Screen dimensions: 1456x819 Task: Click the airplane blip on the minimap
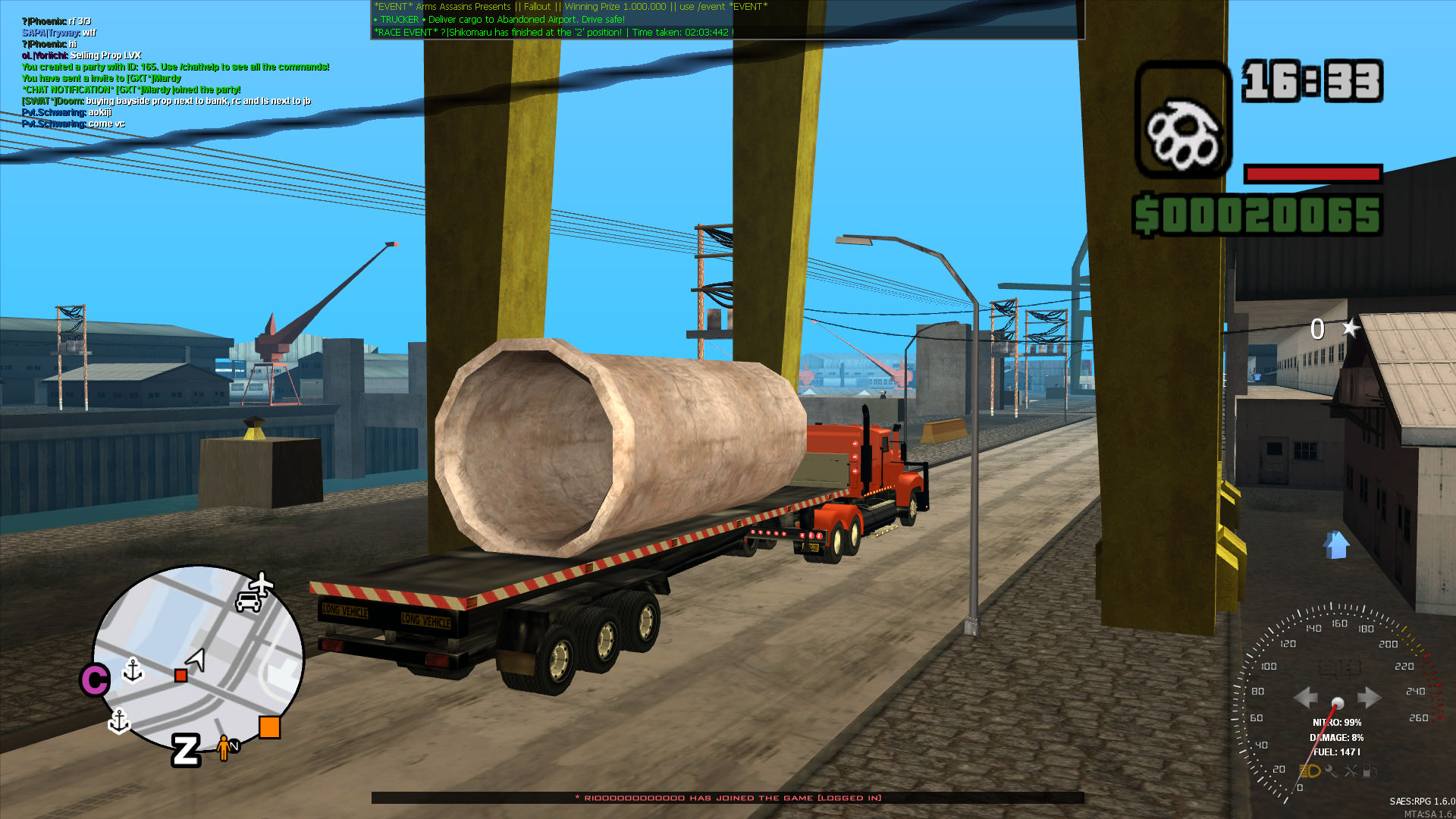click(261, 584)
